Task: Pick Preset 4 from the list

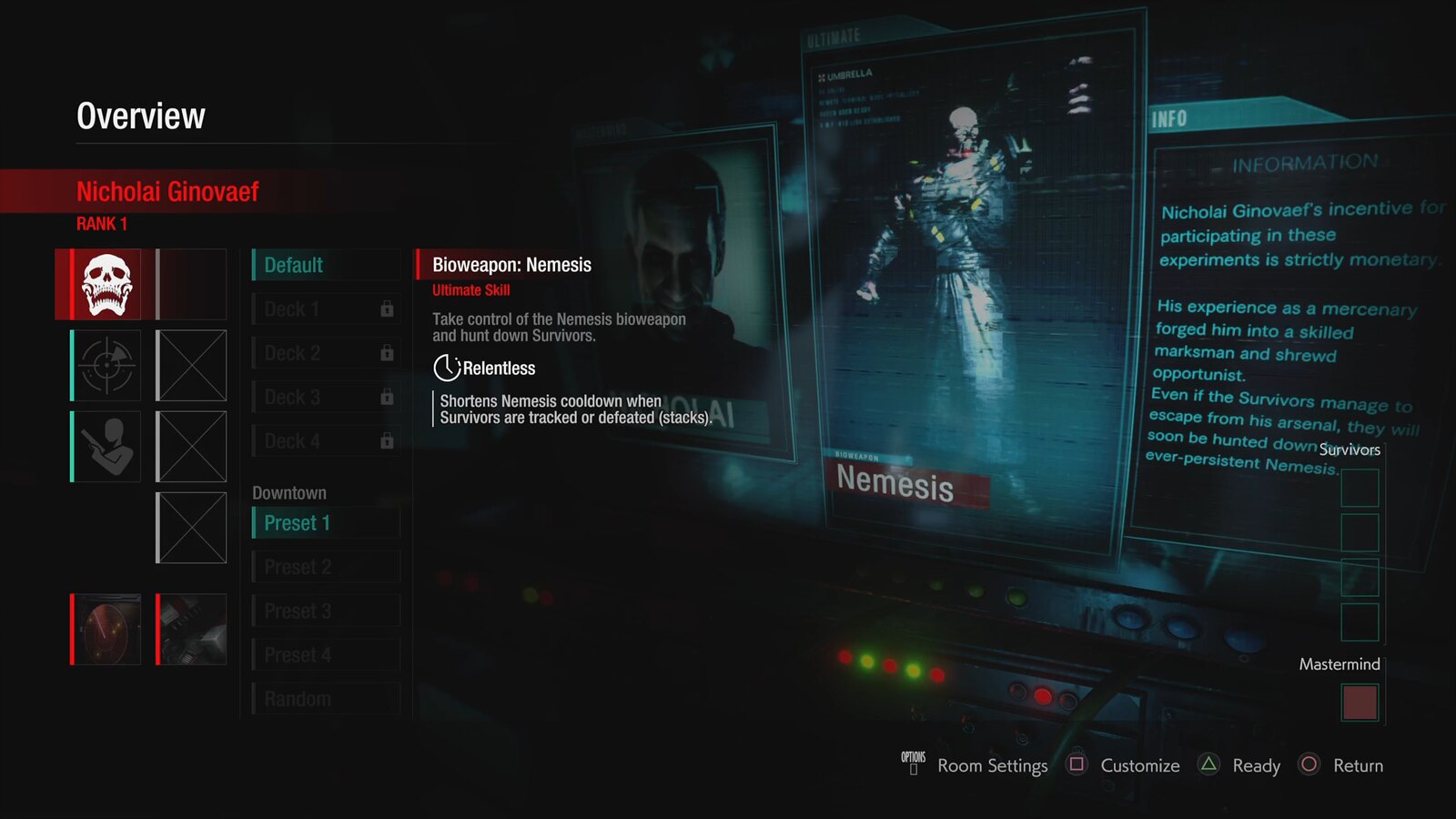Action: tap(325, 655)
